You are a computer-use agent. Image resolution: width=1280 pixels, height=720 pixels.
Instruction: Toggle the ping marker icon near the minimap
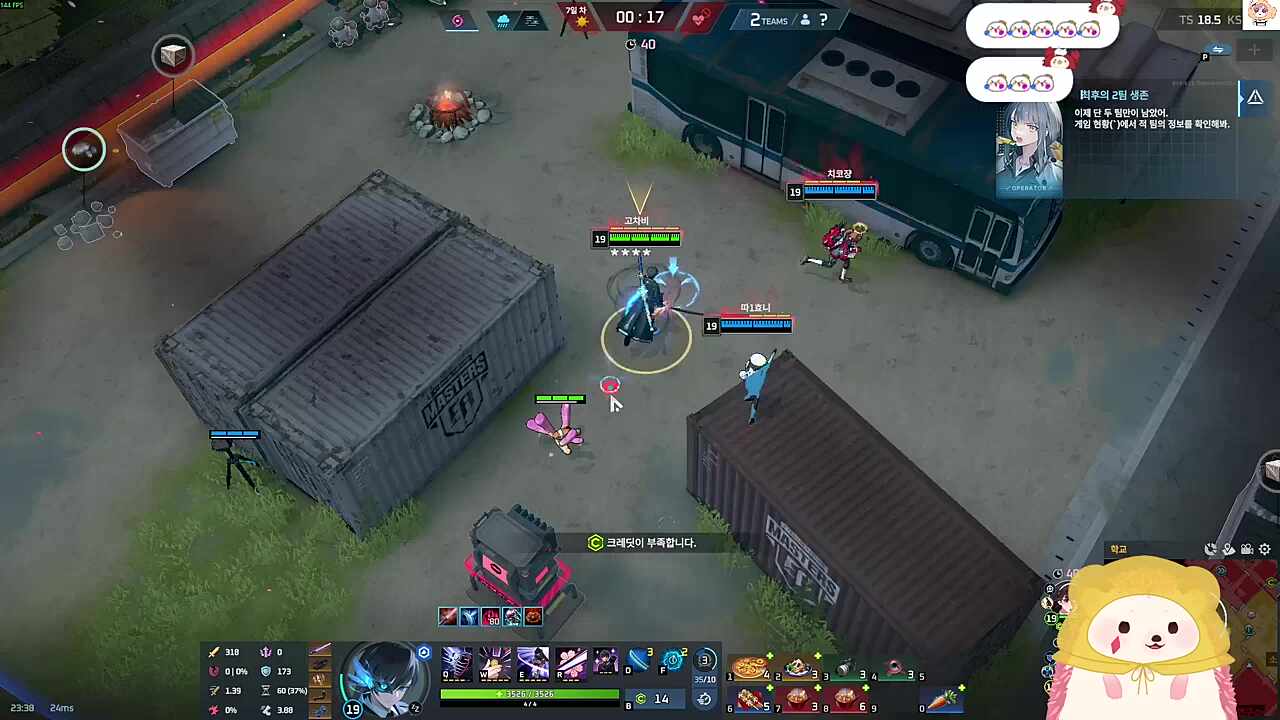tap(1228, 548)
